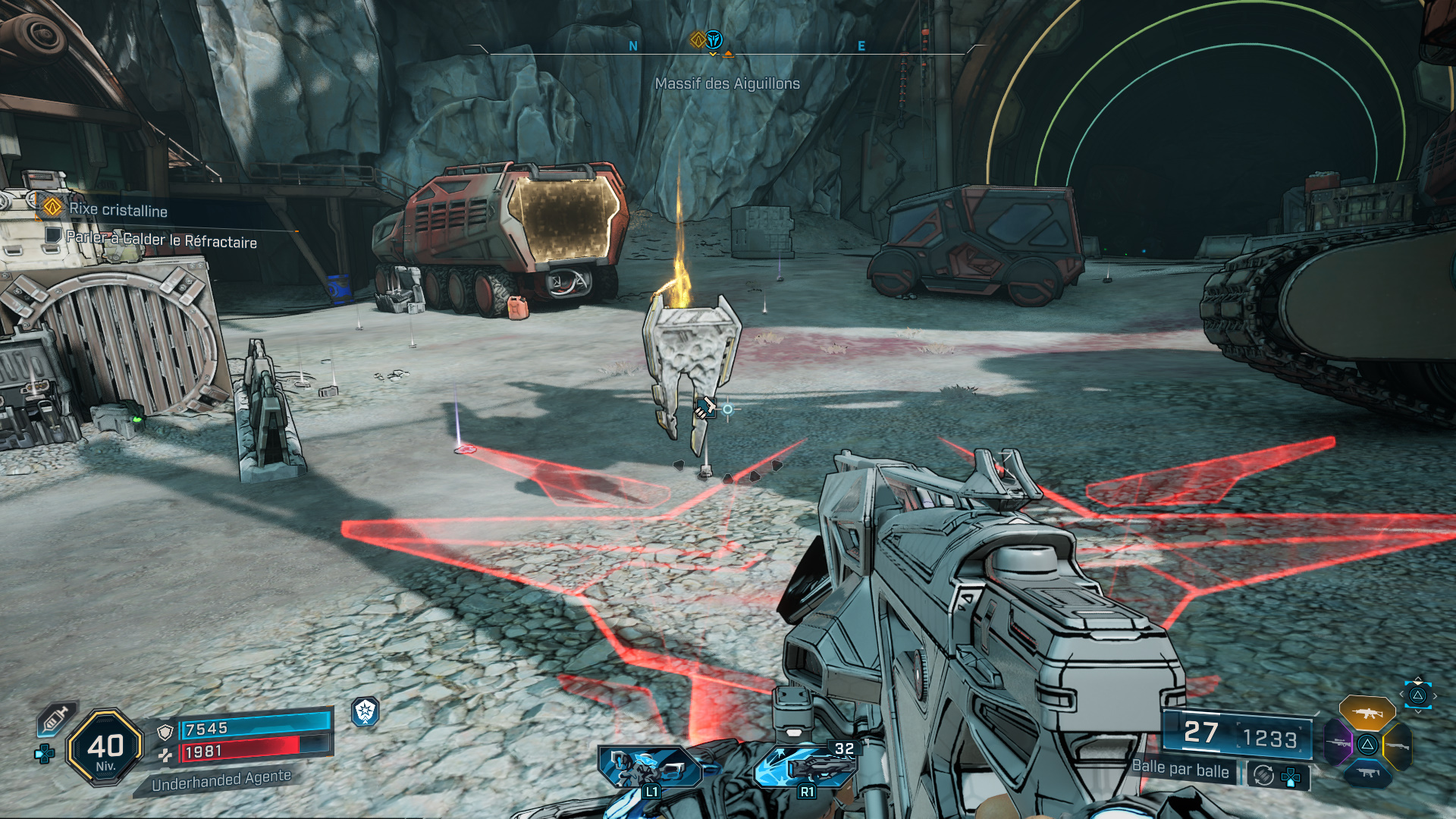Select the yellow quest marker on compass
Viewport: 1456px width, 819px height.
tap(698, 39)
